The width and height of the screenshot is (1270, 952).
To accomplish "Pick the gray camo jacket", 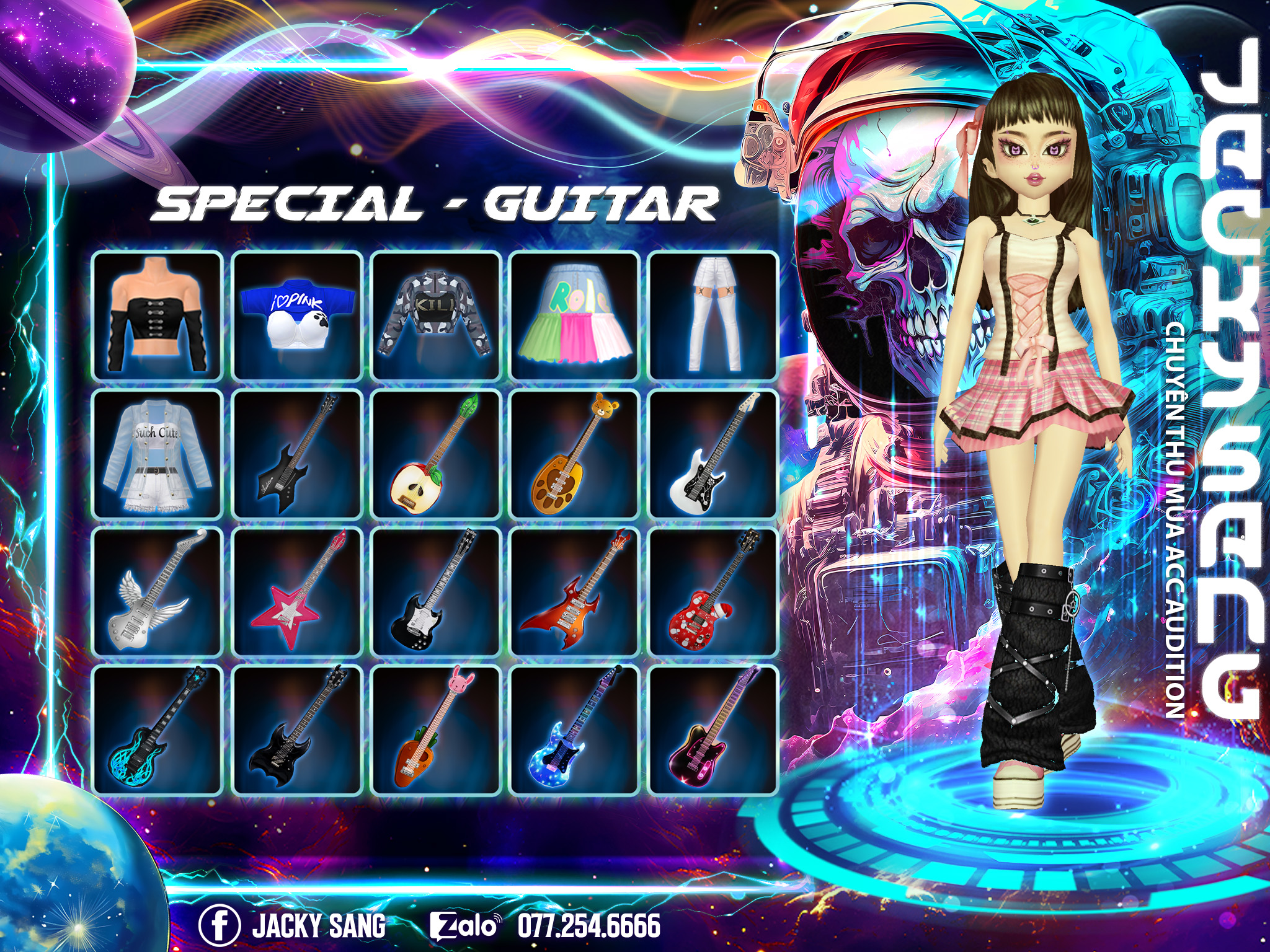I will point(436,315).
